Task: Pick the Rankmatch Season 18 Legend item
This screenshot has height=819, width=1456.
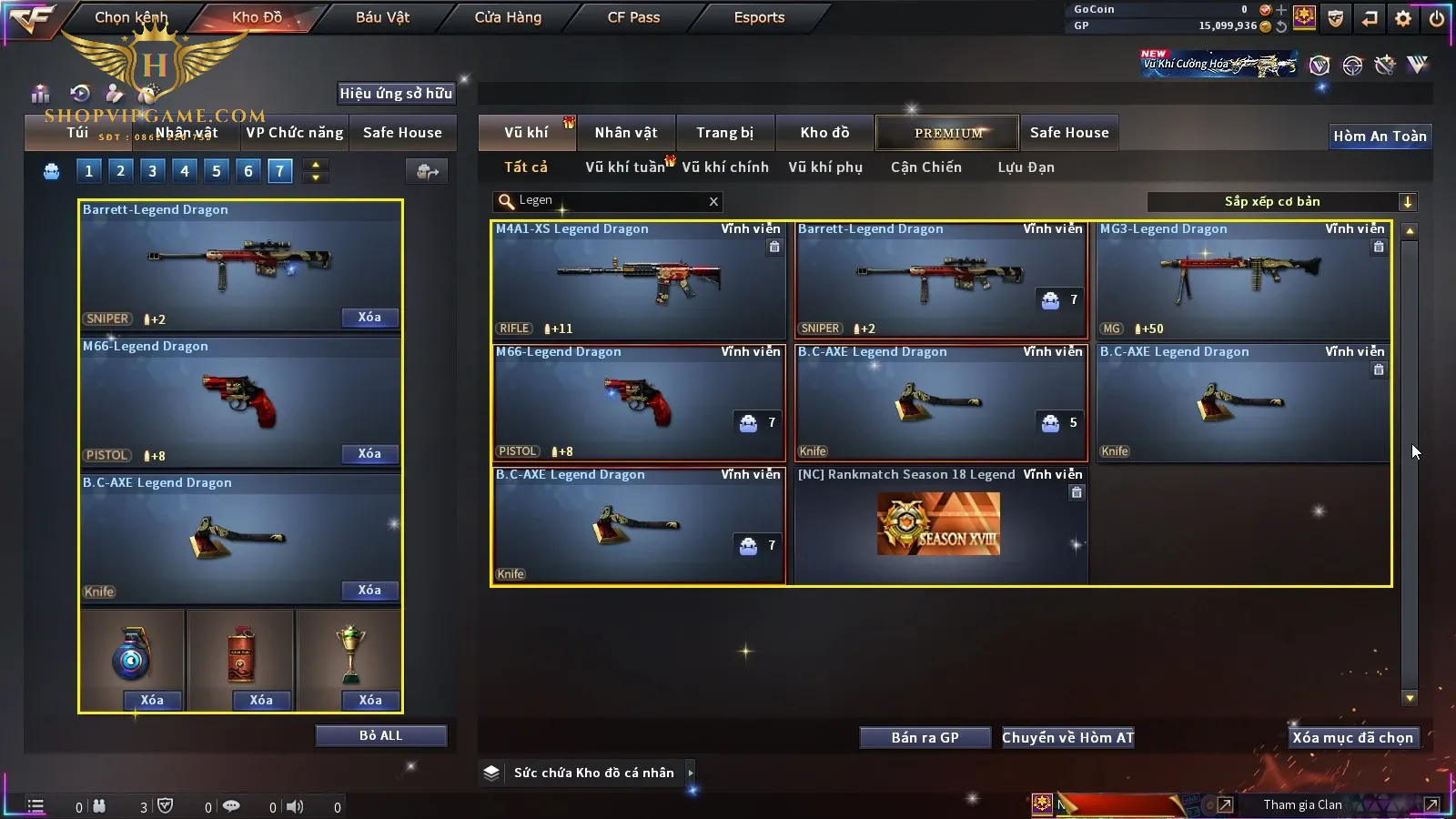Action: (939, 525)
